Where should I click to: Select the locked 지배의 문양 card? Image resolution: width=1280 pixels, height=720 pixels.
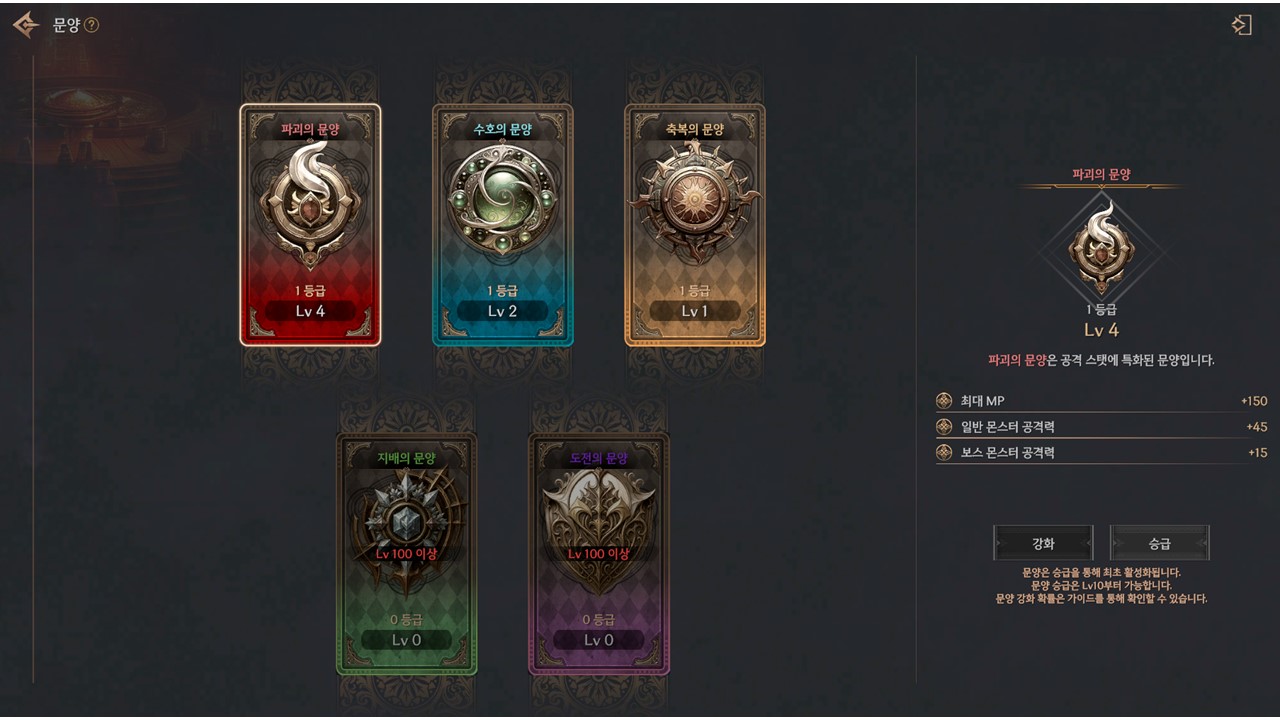pyautogui.click(x=406, y=553)
